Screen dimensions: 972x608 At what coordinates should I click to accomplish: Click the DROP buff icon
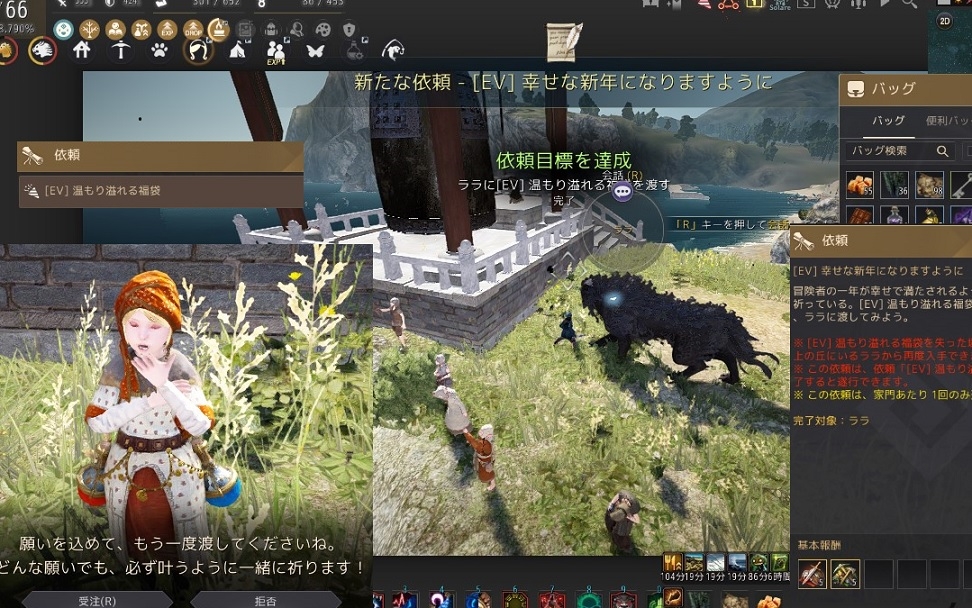pyautogui.click(x=194, y=29)
